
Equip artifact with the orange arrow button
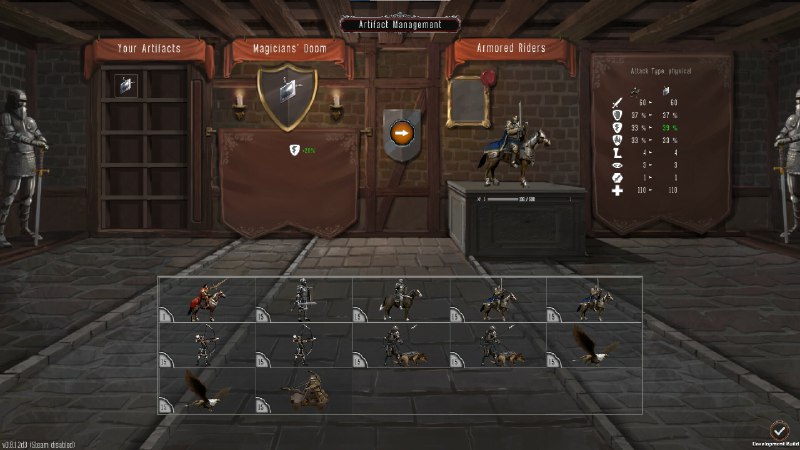tap(401, 132)
